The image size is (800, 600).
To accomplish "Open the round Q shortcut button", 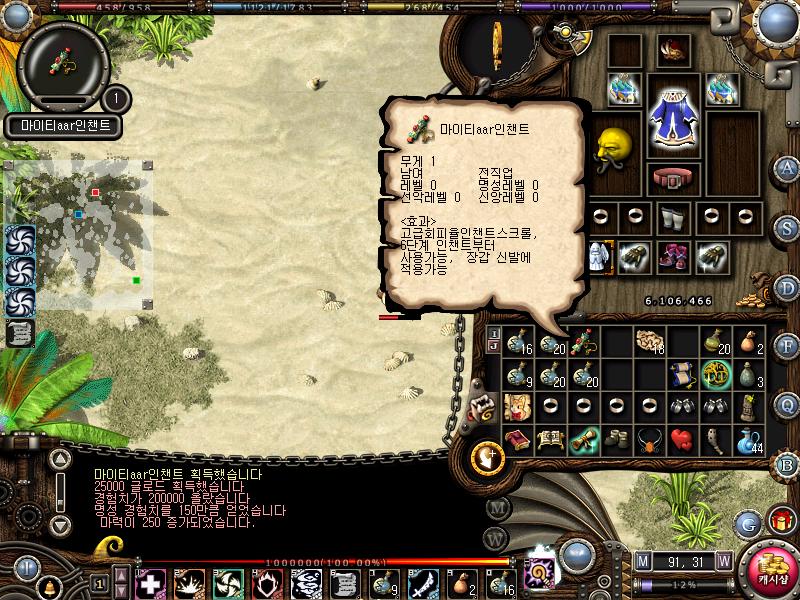I will click(786, 404).
